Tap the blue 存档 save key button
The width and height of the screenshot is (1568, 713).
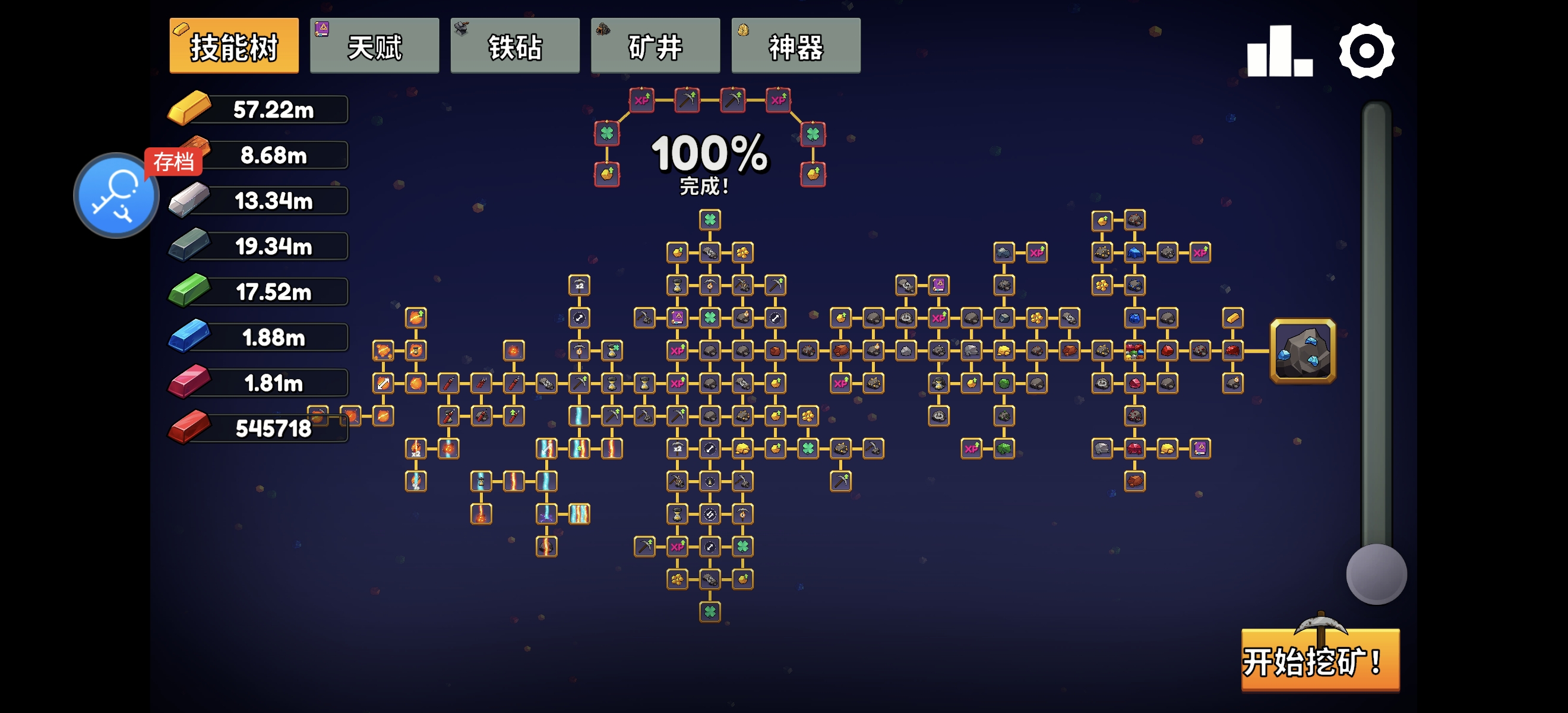116,195
